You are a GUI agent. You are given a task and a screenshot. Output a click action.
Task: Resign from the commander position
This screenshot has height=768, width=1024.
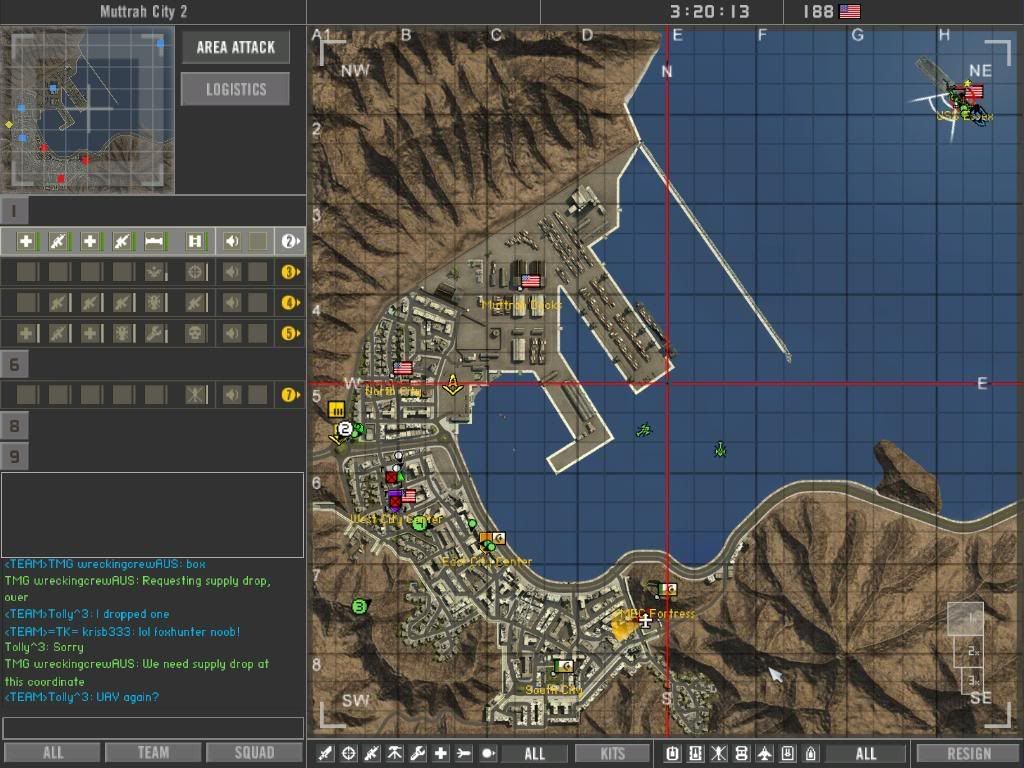click(968, 753)
